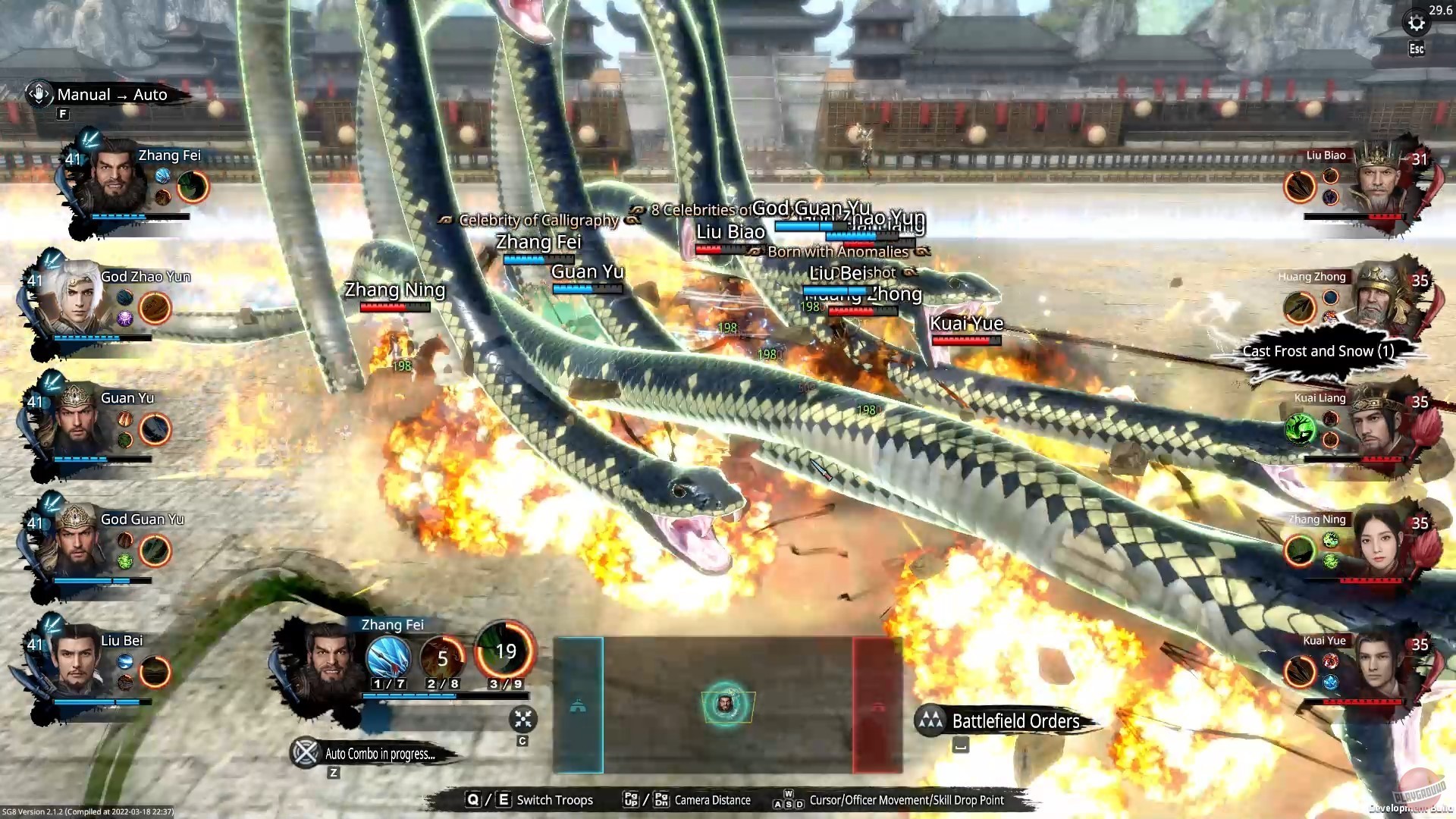The image size is (1456, 819).
Task: Select Zhang Fei's blue arrow skill icon
Action: pyautogui.click(x=391, y=658)
